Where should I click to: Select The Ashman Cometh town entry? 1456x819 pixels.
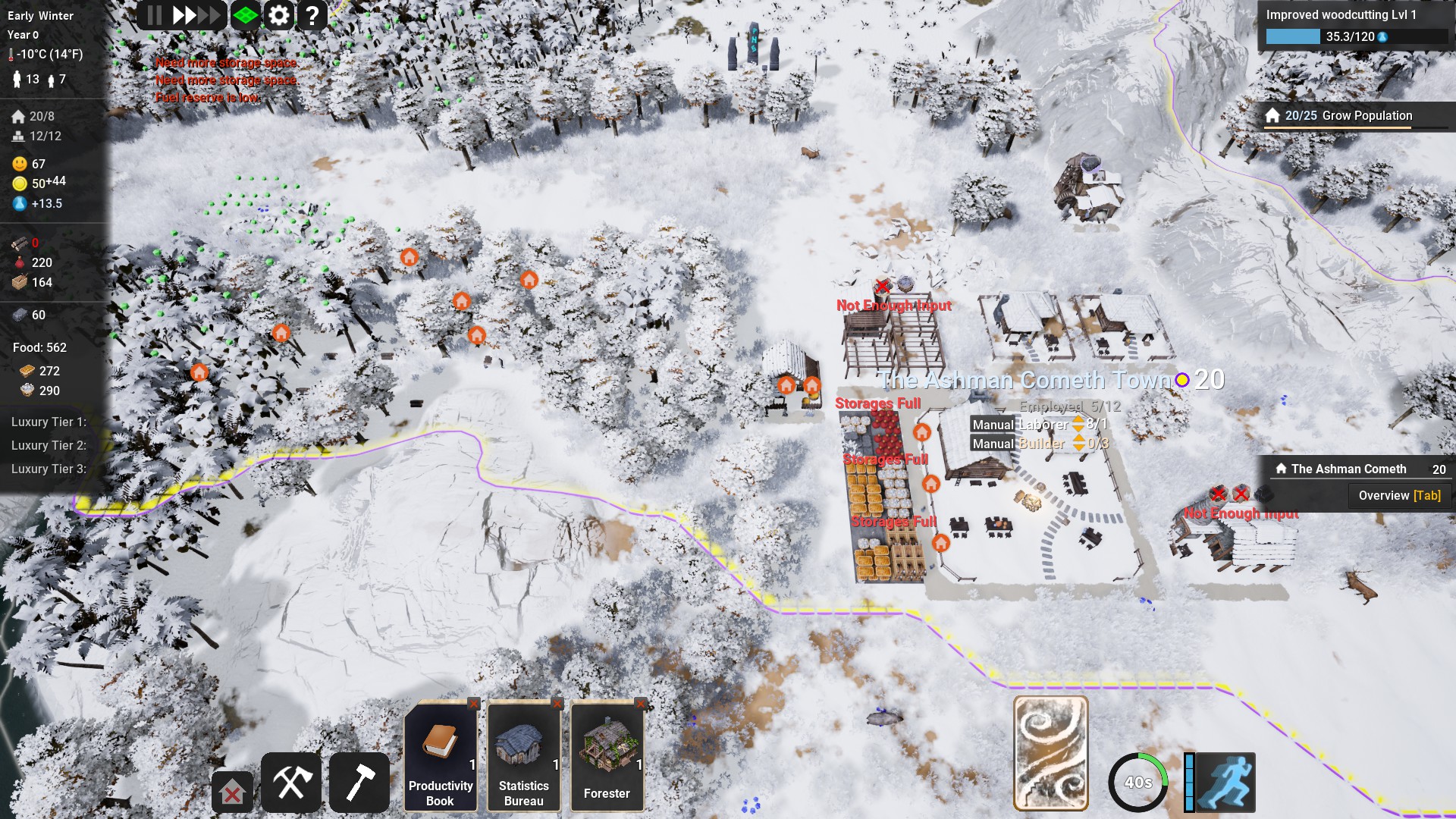coord(1348,469)
